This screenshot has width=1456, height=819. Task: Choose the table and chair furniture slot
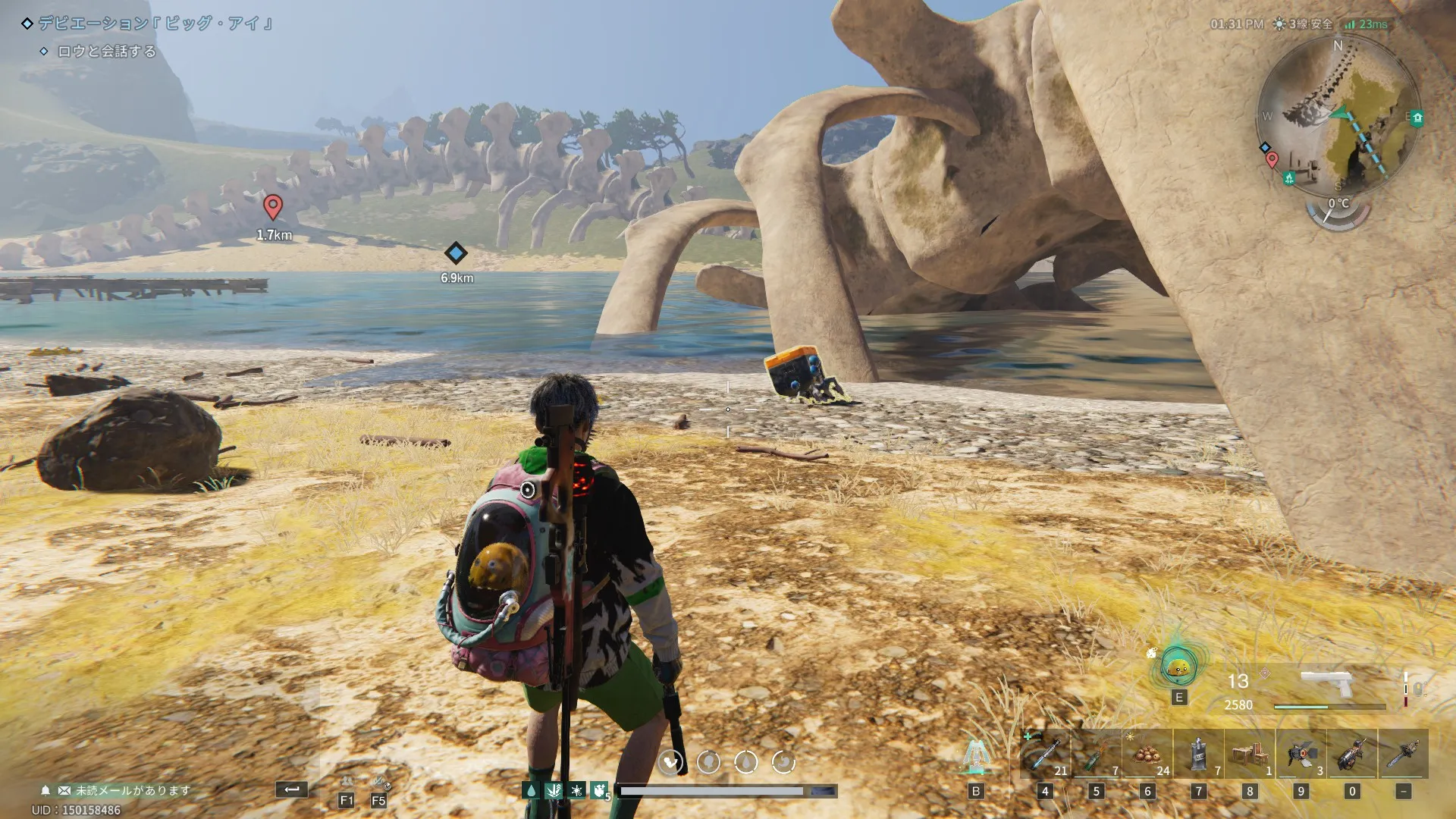click(x=1250, y=754)
